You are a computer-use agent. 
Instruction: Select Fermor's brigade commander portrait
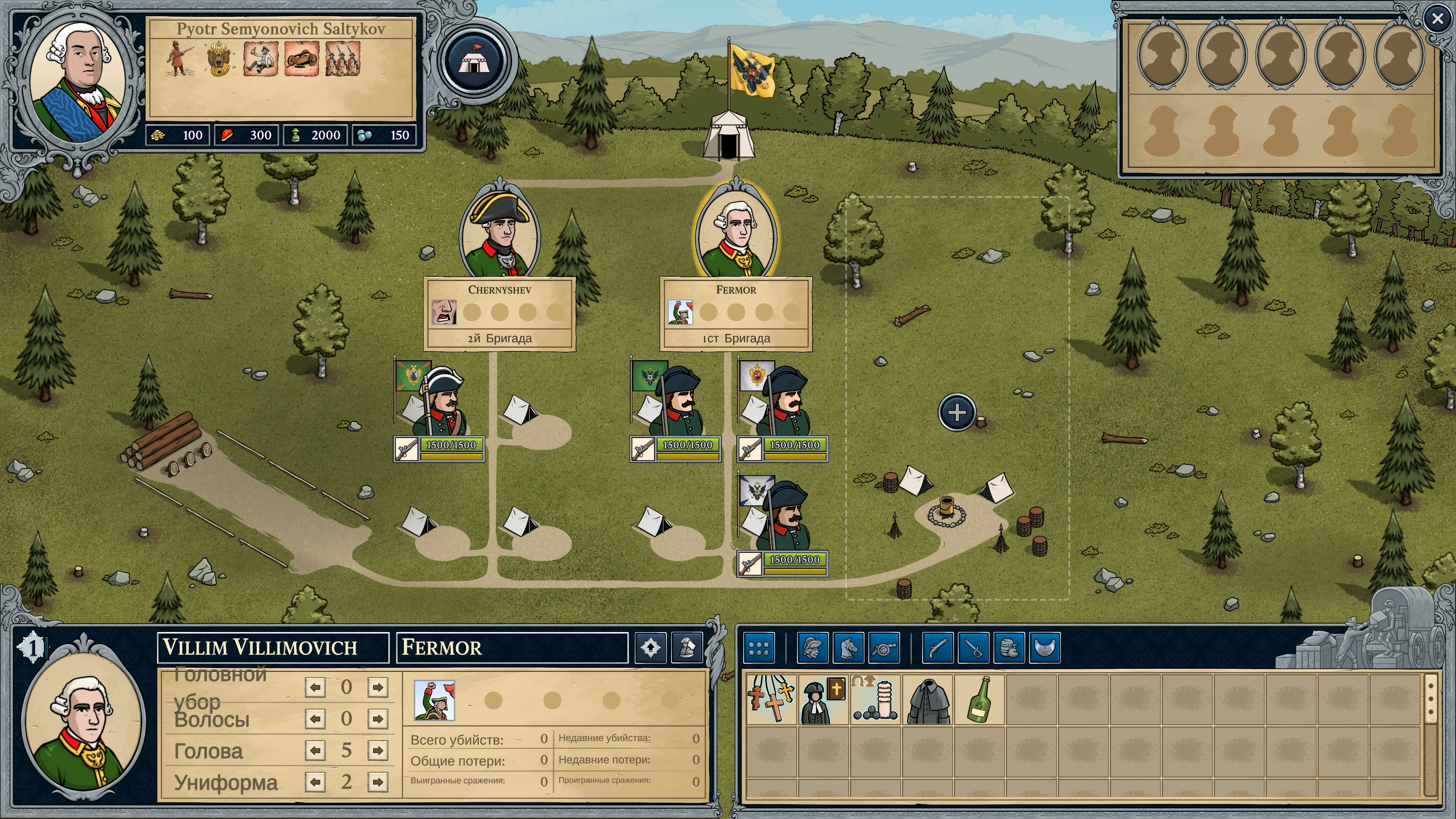[x=736, y=232]
